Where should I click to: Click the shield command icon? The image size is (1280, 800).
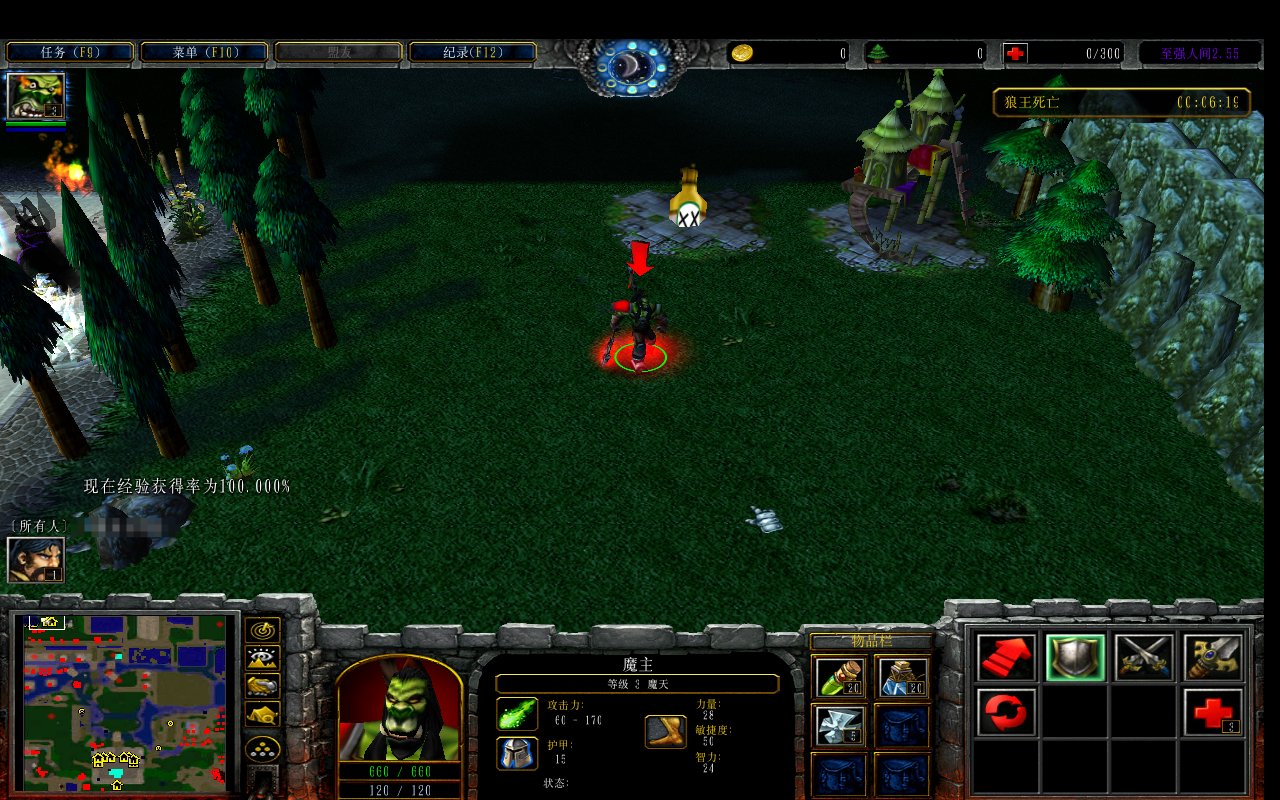click(x=1075, y=658)
